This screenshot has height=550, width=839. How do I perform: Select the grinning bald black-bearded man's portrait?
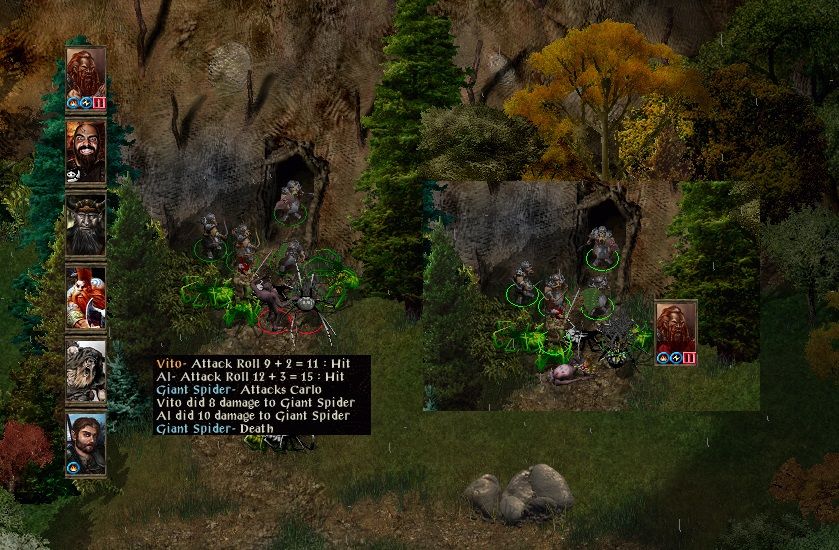(86, 151)
